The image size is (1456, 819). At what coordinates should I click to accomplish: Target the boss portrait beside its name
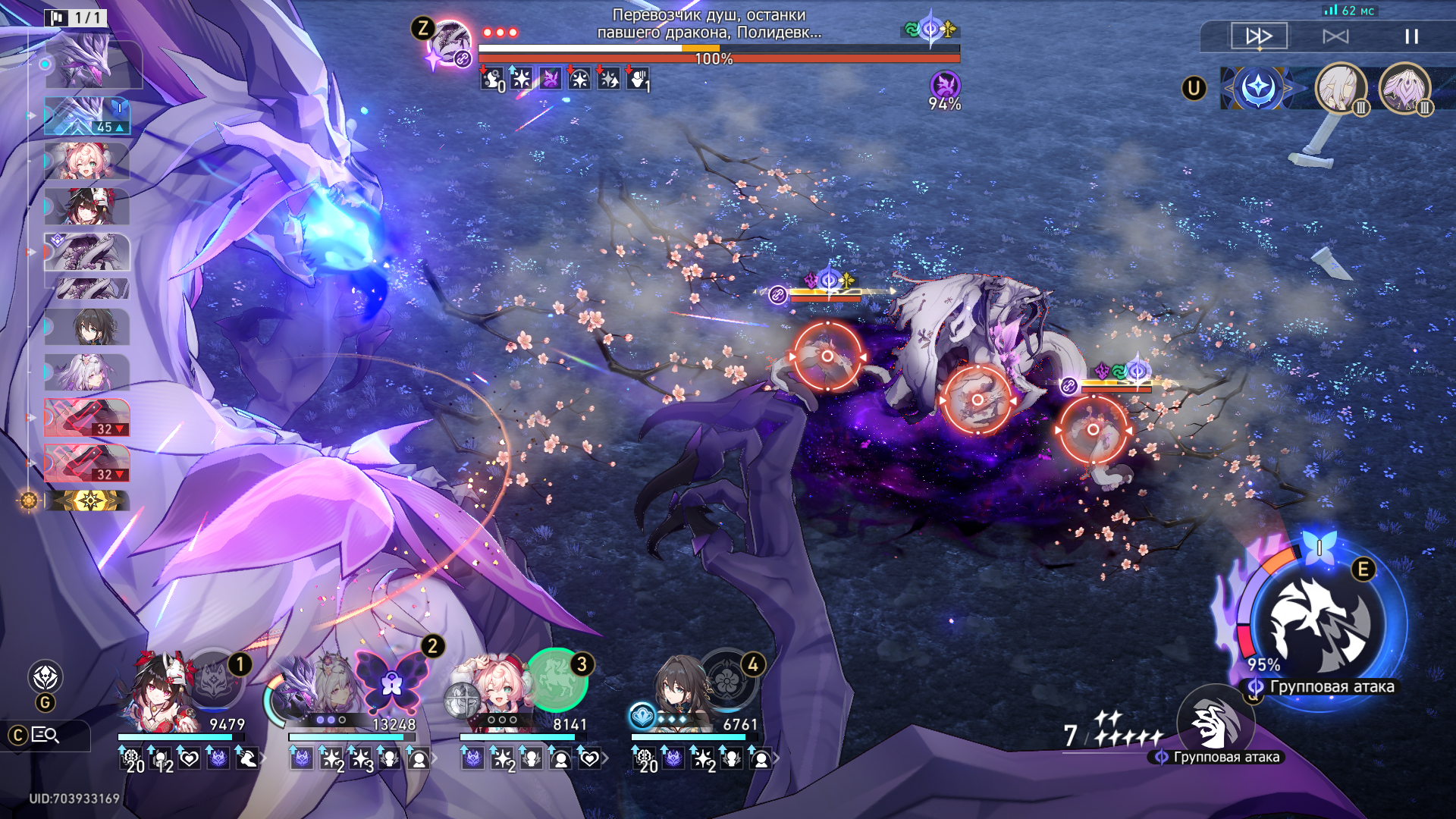449,42
